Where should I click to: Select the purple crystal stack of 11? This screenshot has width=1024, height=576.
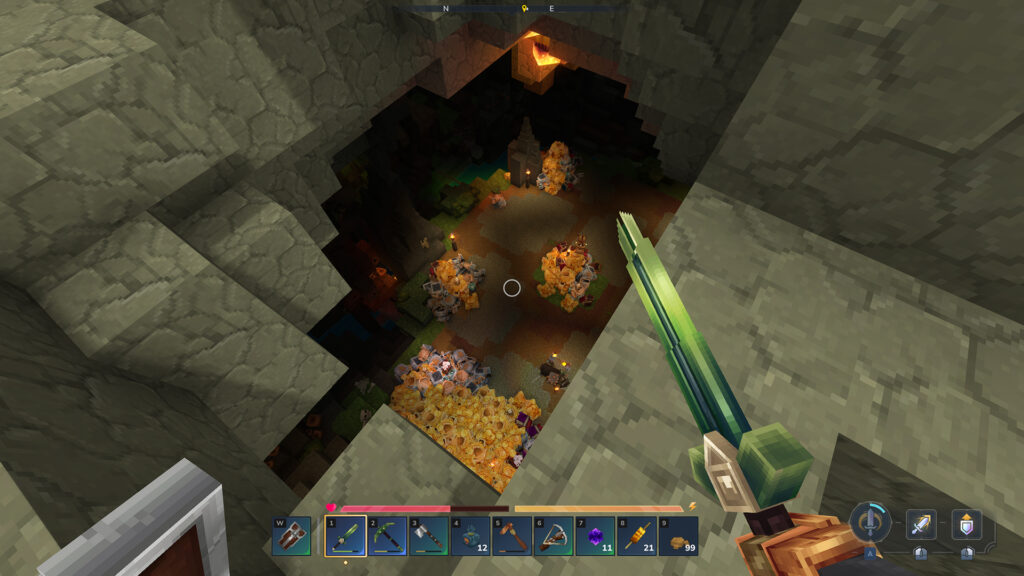[595, 536]
